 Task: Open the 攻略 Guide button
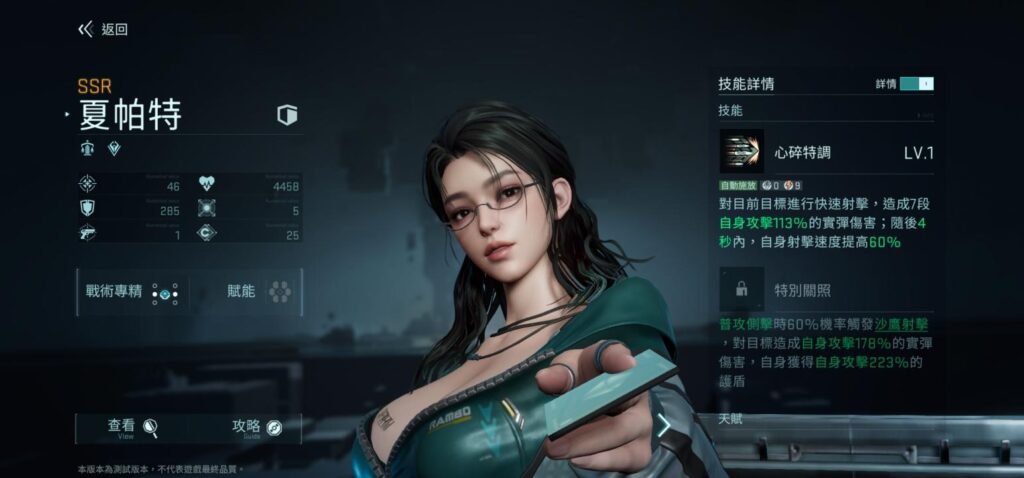(x=257, y=427)
